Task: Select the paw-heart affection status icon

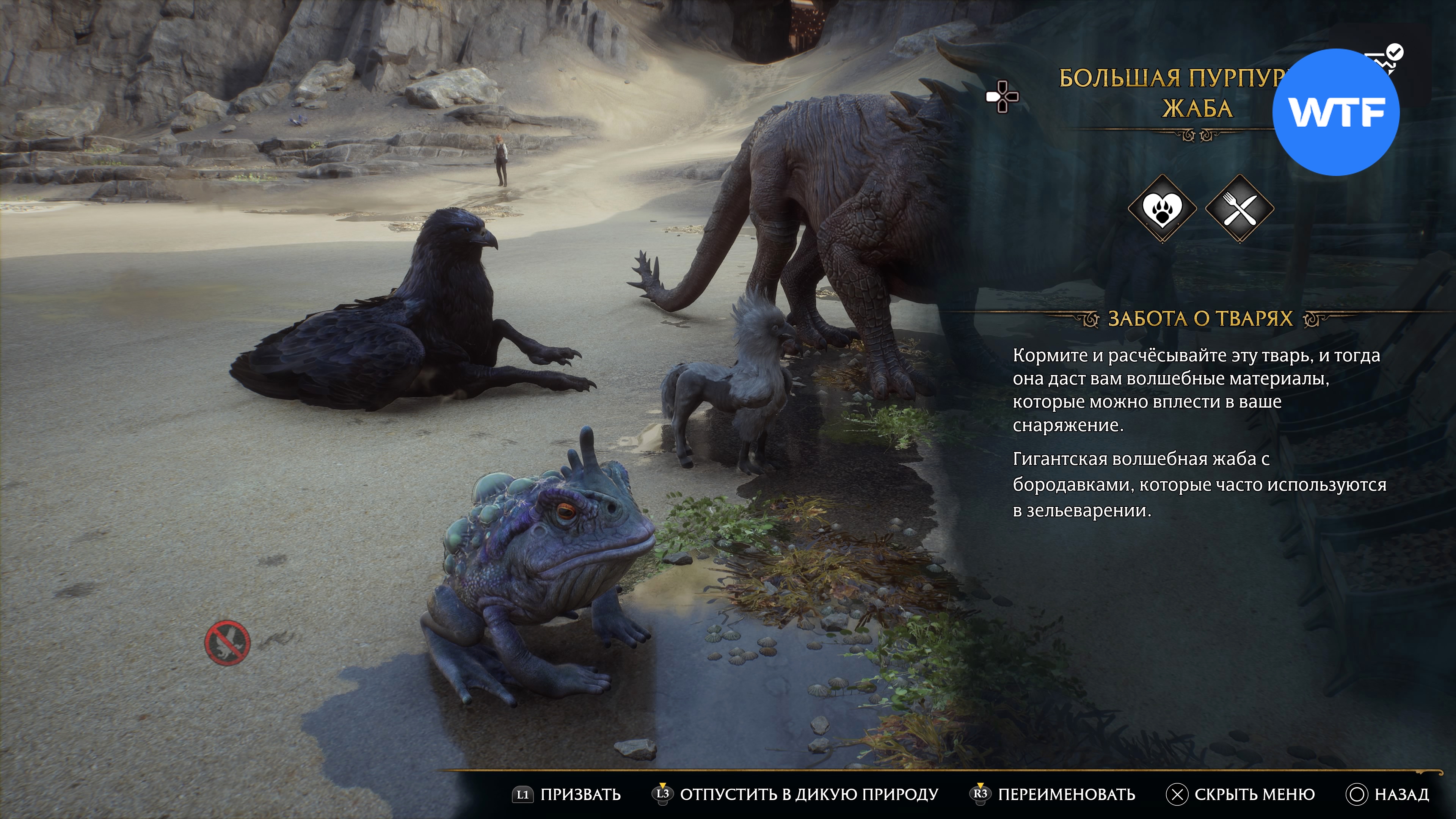Action: tap(1162, 209)
